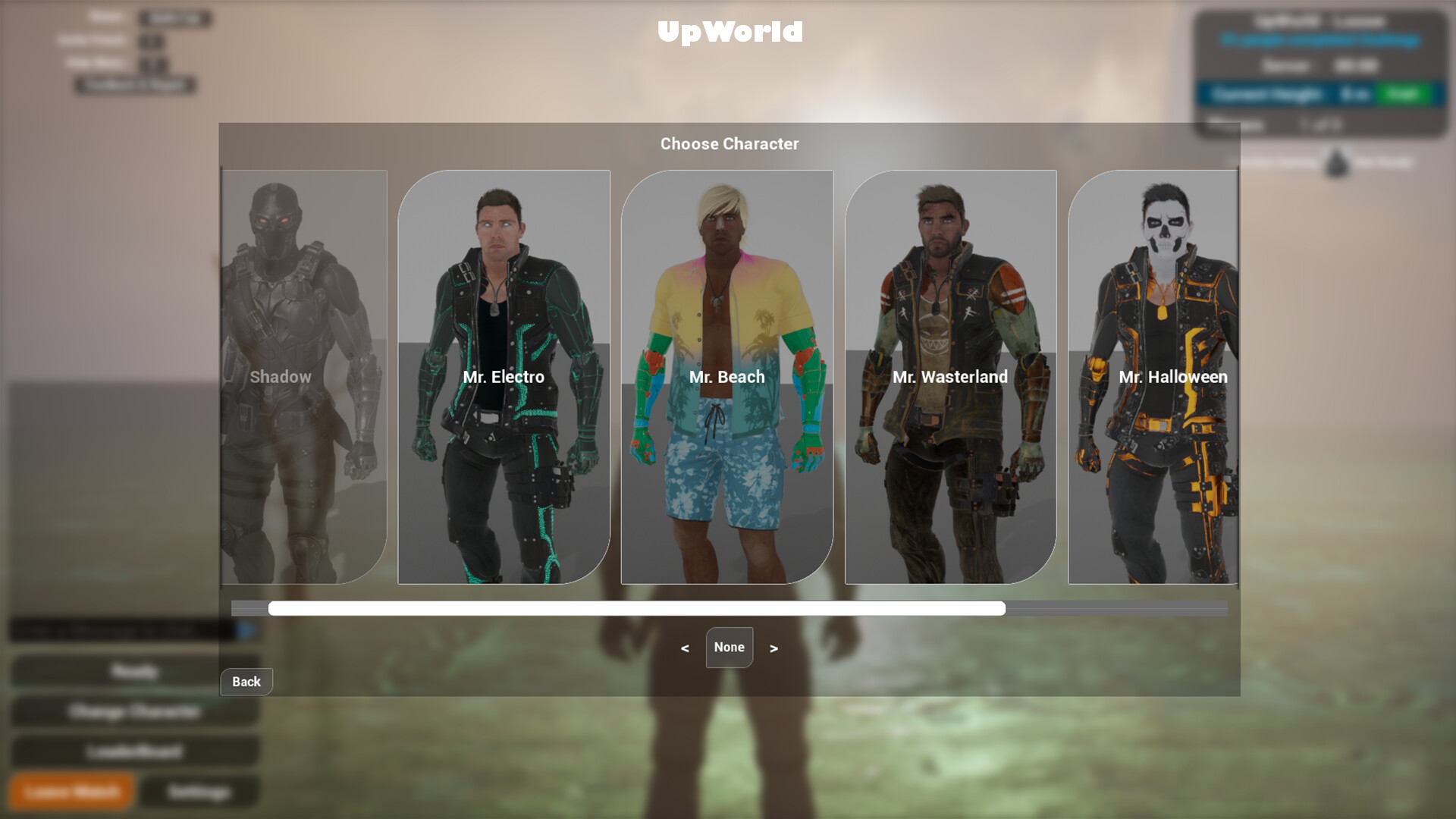This screenshot has height=819, width=1456.
Task: Click the orange Leave Match button
Action: (71, 791)
